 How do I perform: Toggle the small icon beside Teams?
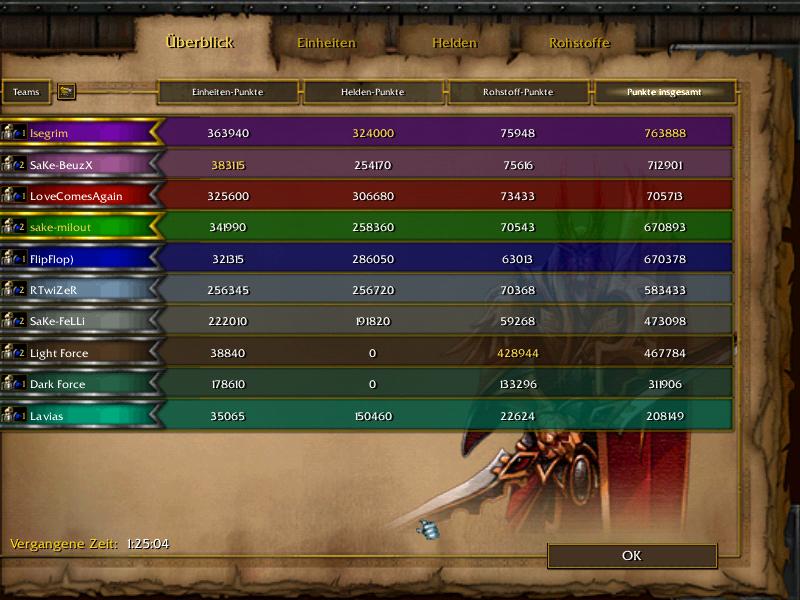[x=66, y=92]
